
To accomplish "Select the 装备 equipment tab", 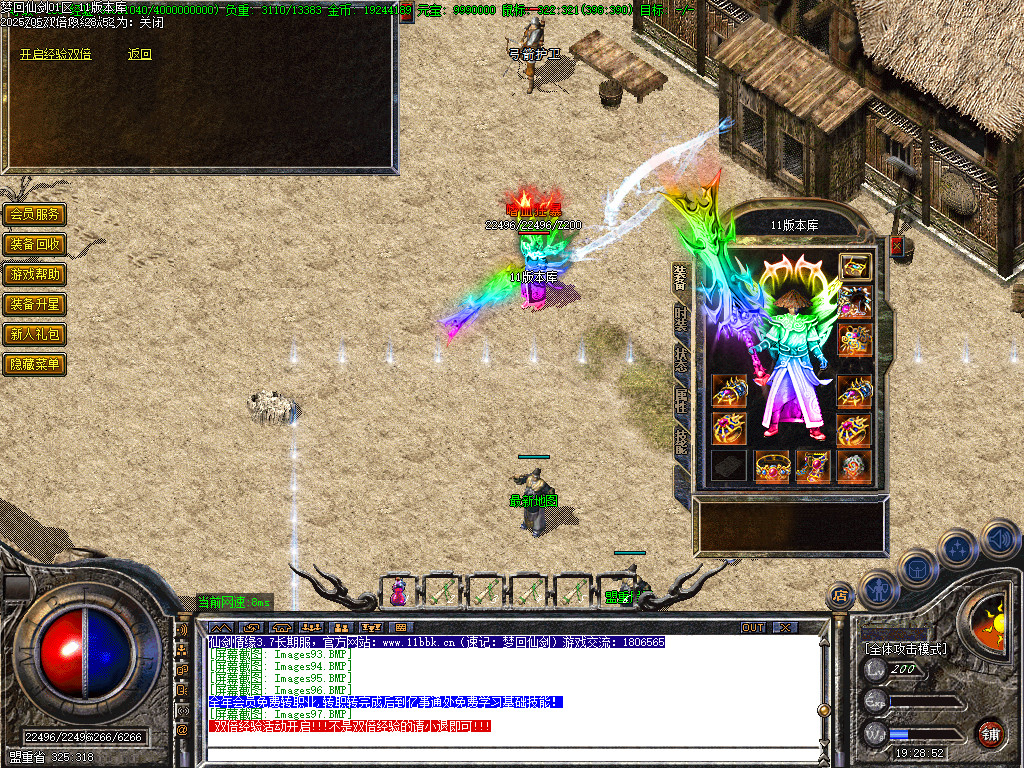I will (x=681, y=278).
